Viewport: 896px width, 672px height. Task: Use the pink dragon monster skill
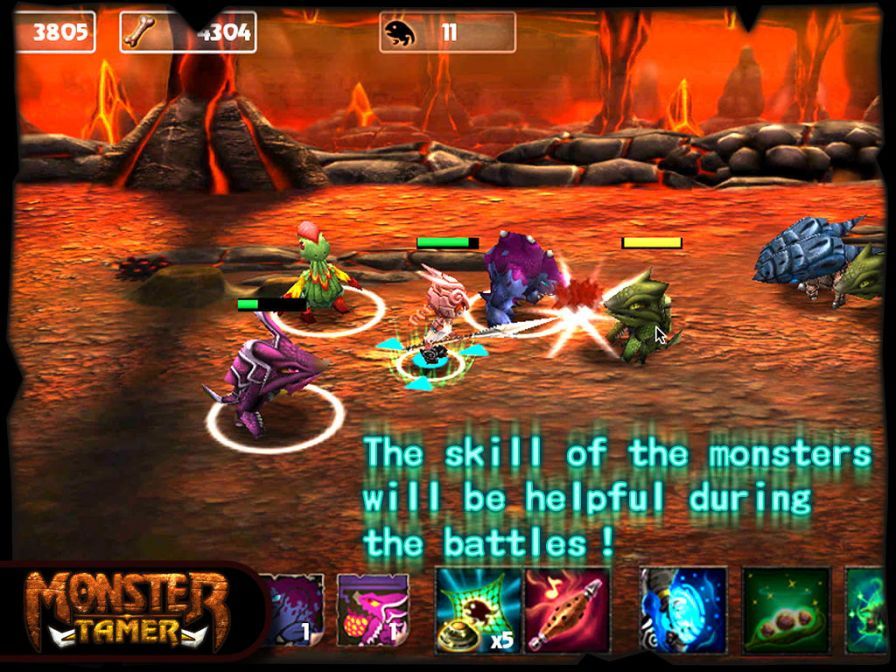373,610
